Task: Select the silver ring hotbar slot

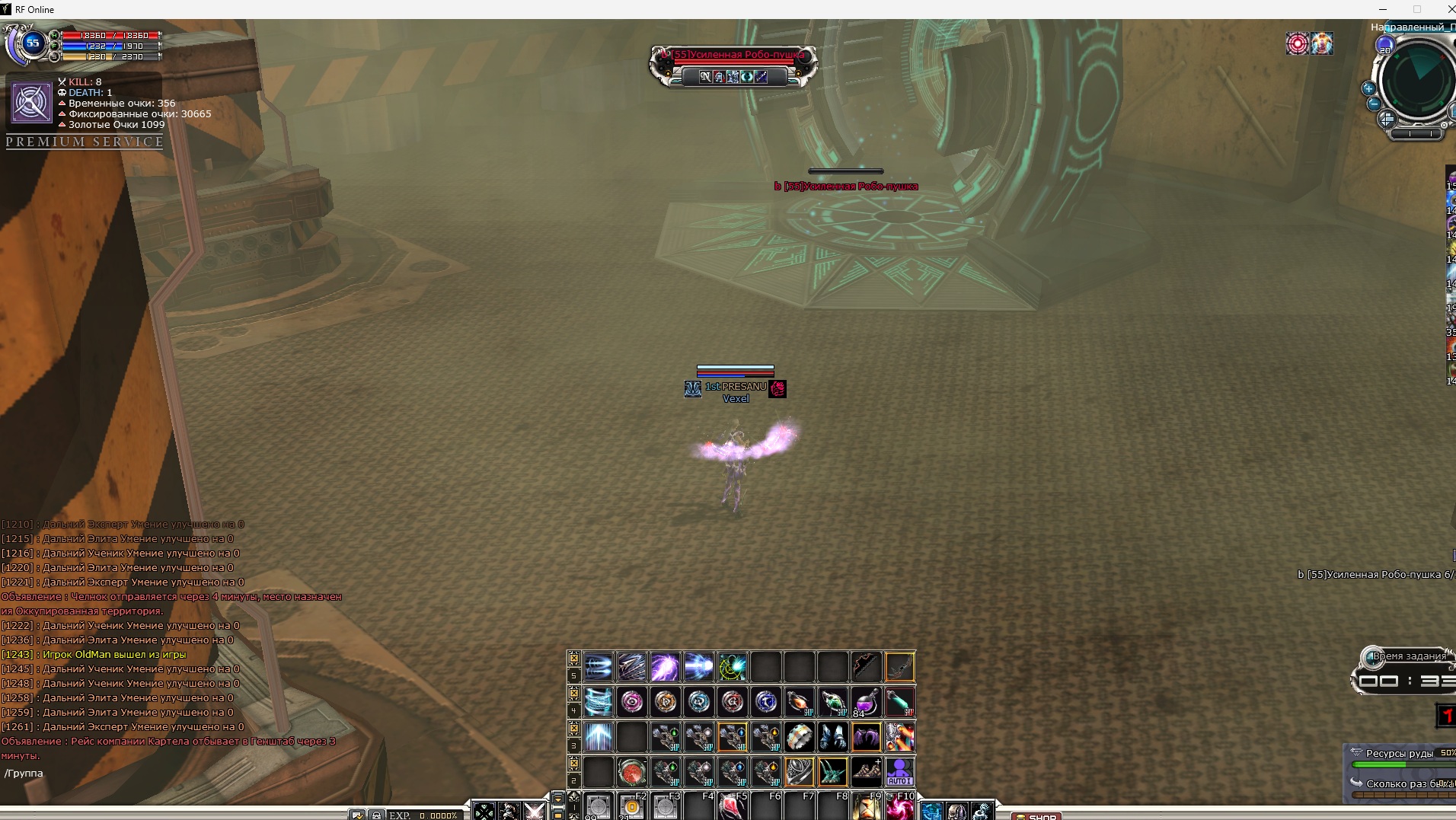Action: tap(799, 737)
